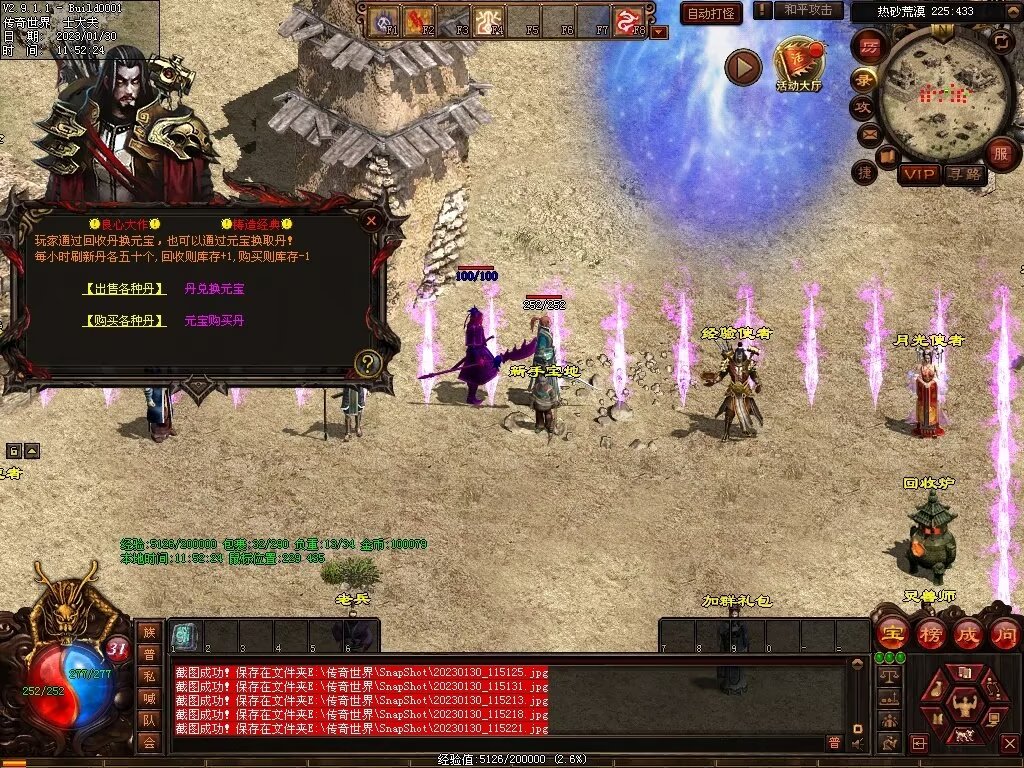The image size is (1024, 768).
Task: Use the item in hotbar slot 1
Action: click(x=185, y=636)
